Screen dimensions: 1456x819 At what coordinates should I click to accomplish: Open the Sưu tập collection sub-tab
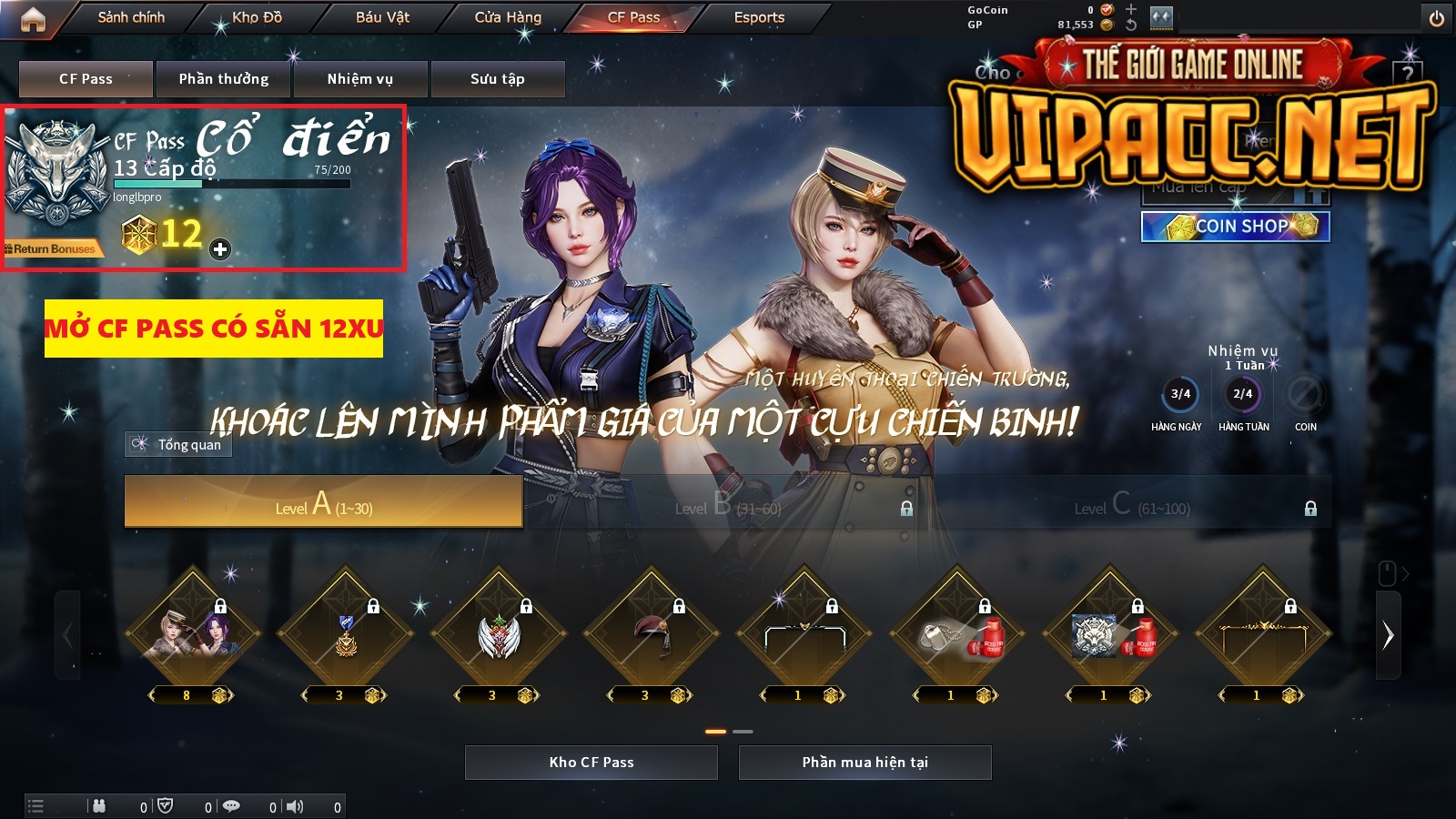[498, 79]
